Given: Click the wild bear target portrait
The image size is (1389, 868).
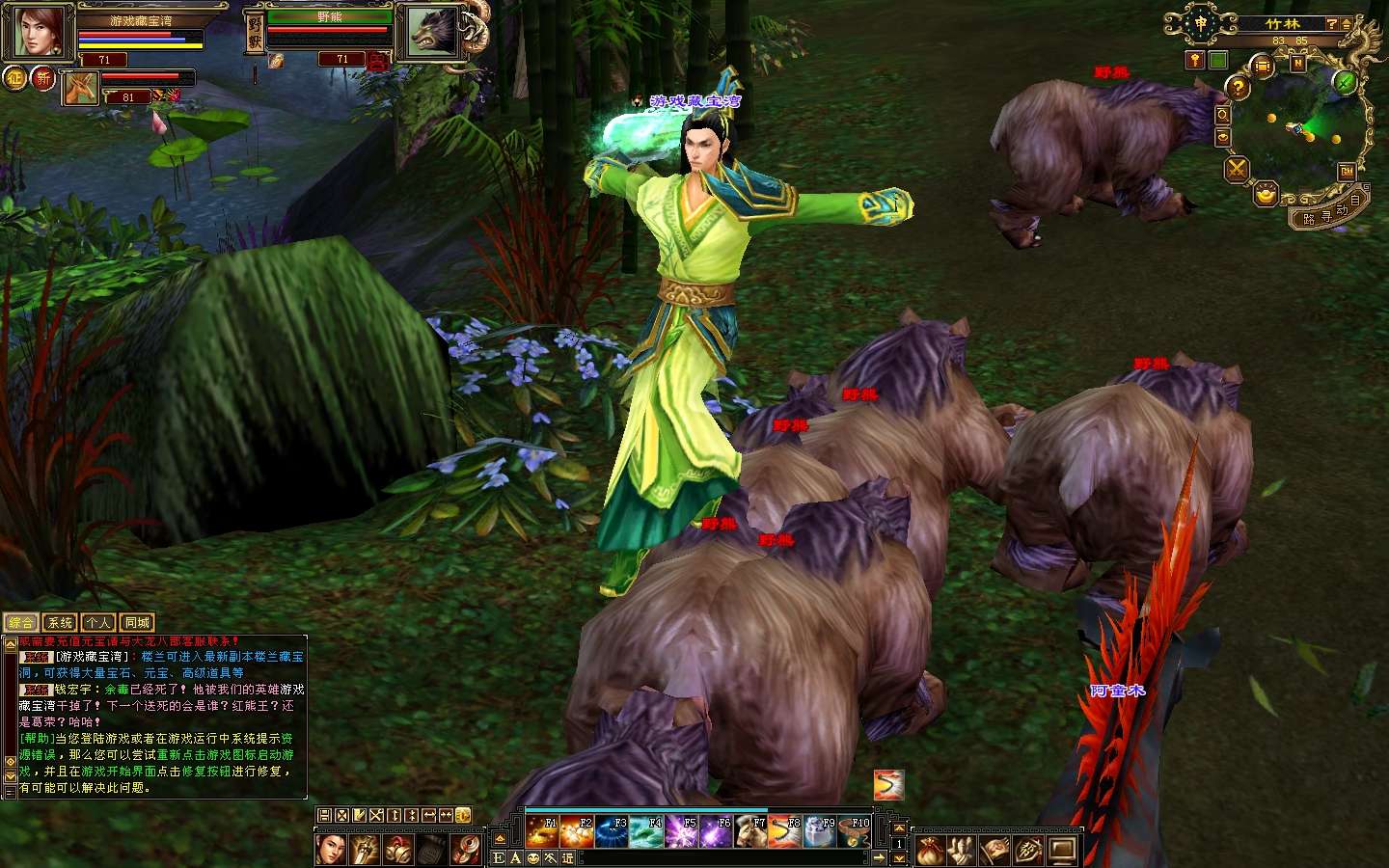Looking at the screenshot, I should click(431, 34).
